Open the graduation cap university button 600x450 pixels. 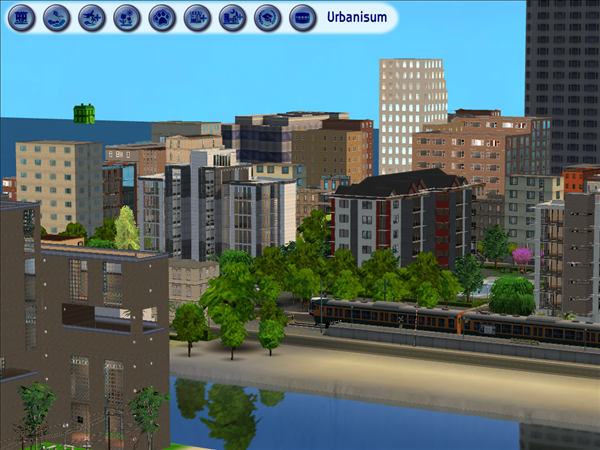[x=268, y=18]
